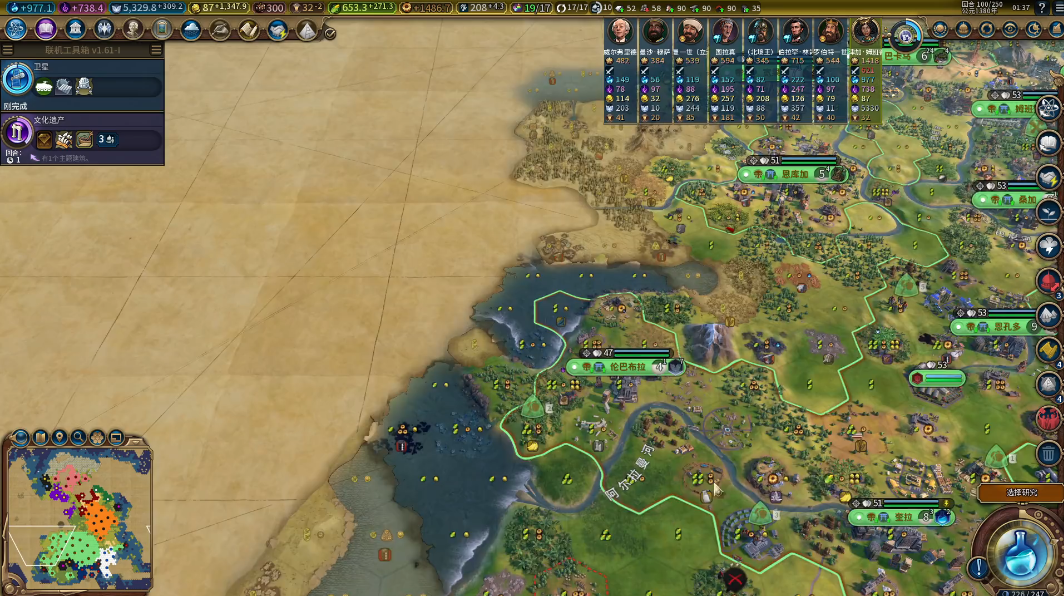Screen dimensions: 1064x596
Task: Open the civics tree button
Action: pyautogui.click(x=45, y=29)
